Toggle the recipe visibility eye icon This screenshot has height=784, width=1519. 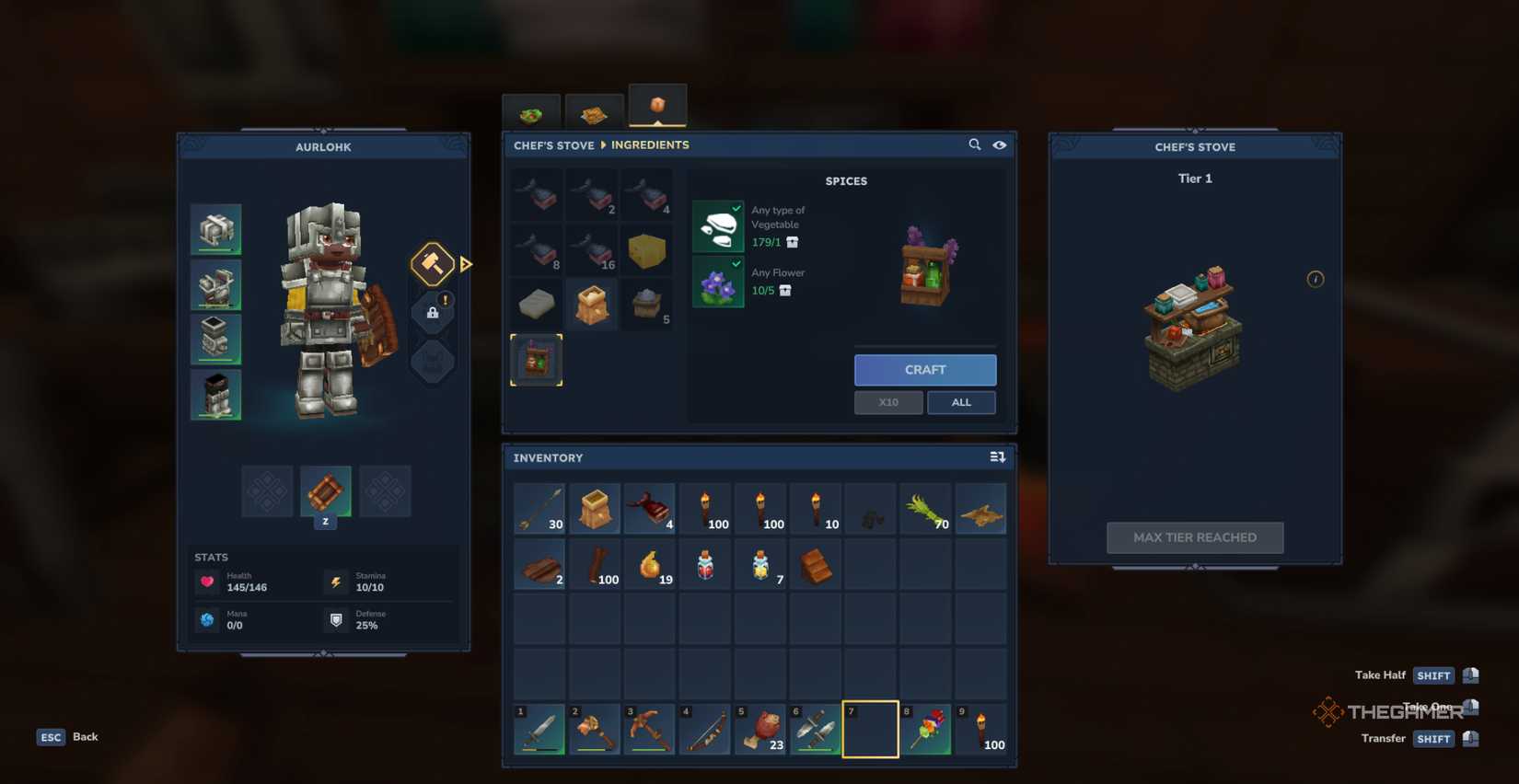(x=1001, y=145)
